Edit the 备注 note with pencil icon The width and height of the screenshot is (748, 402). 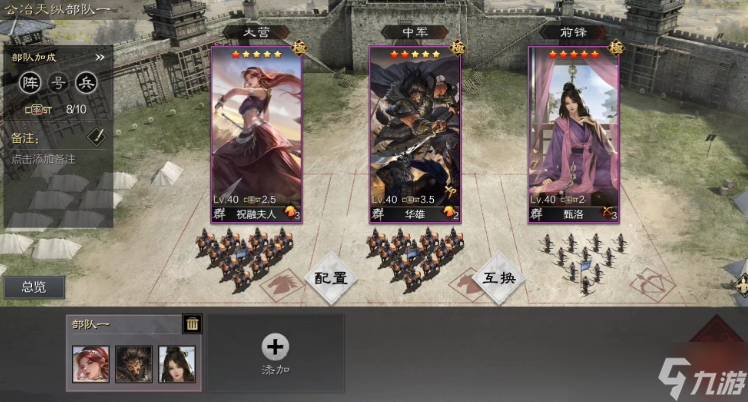click(97, 135)
